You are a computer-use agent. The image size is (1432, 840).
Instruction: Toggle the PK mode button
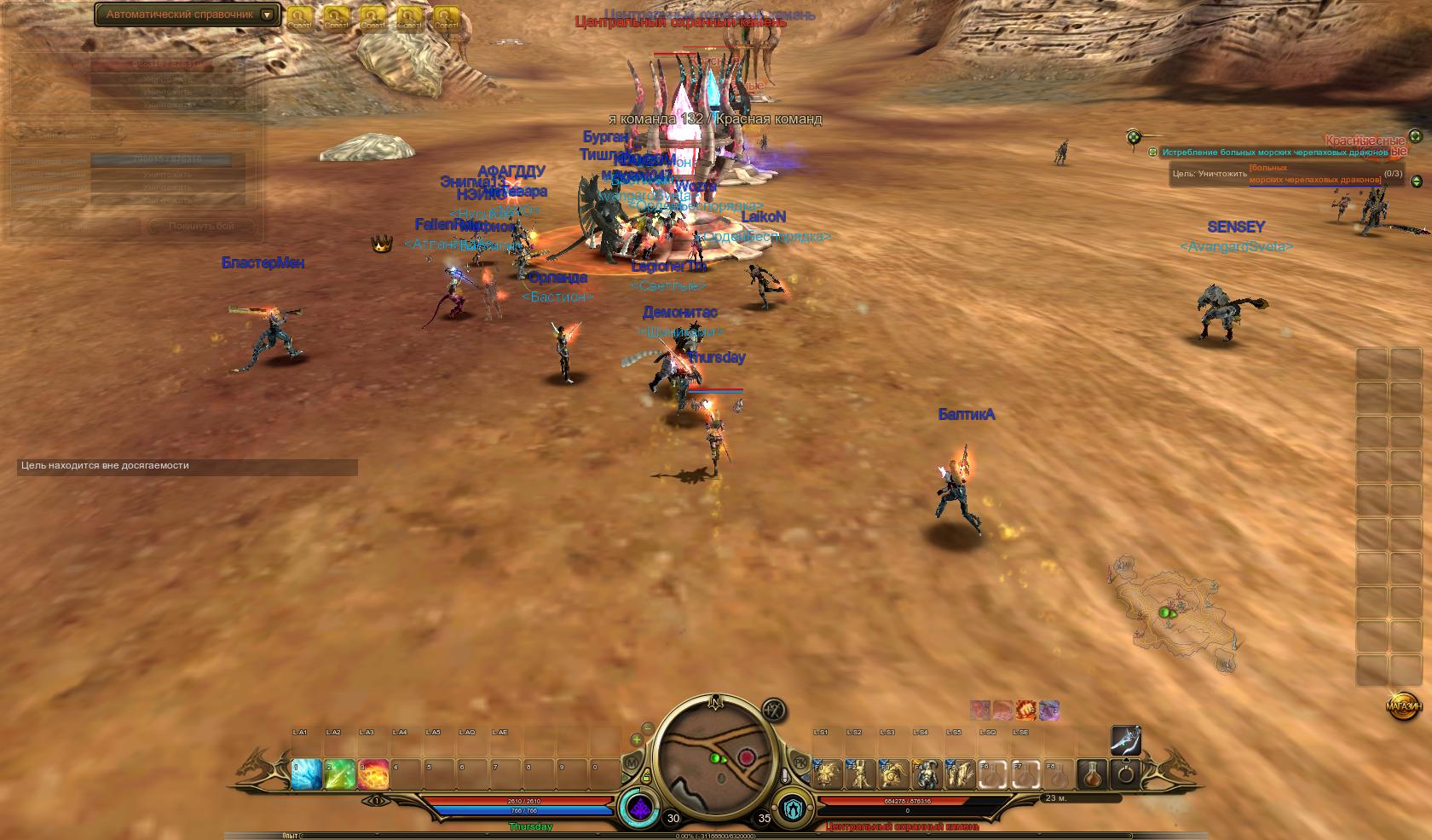800,761
